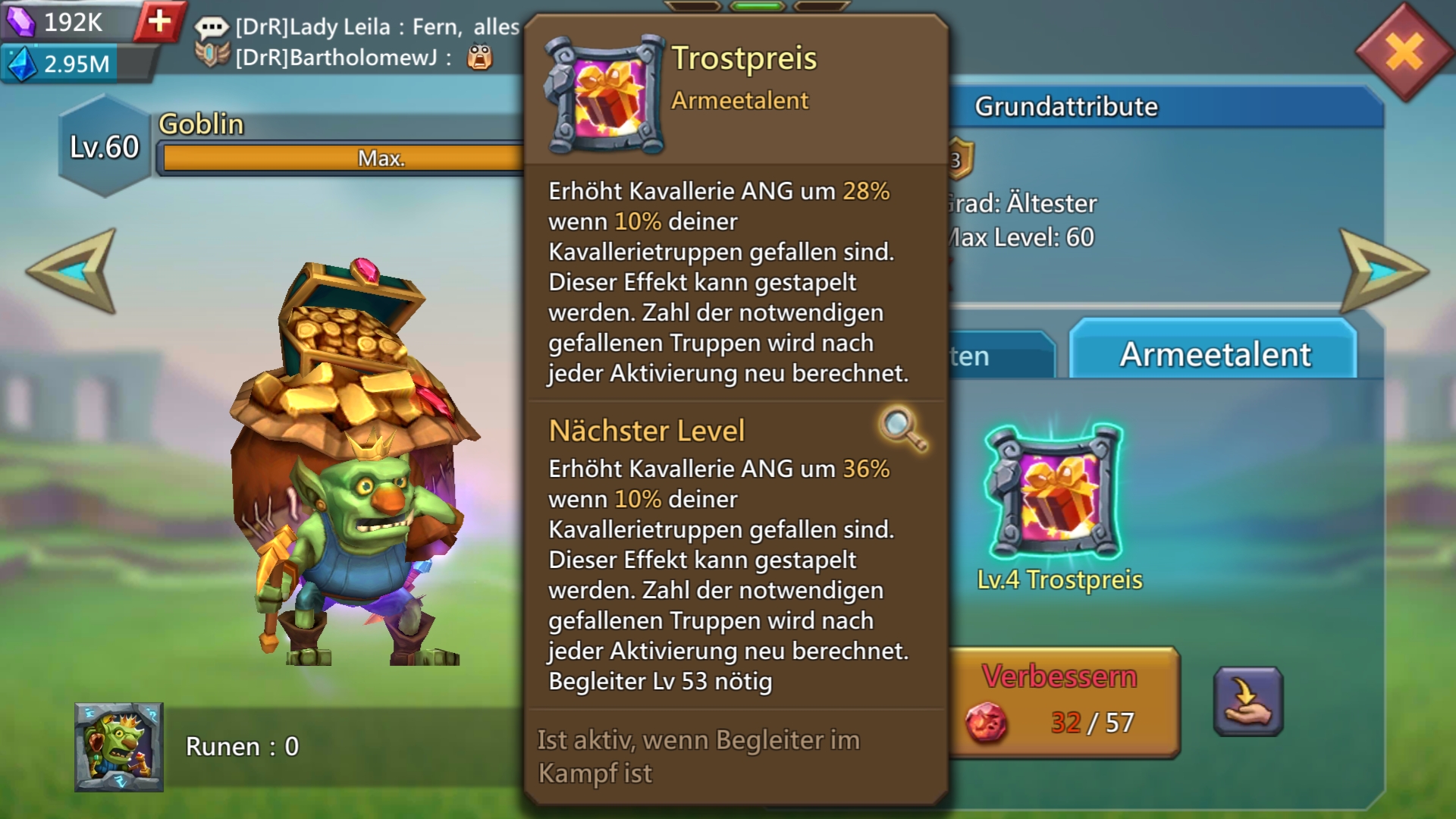Tap the Trostpreis gift icon in tooltip

click(605, 95)
